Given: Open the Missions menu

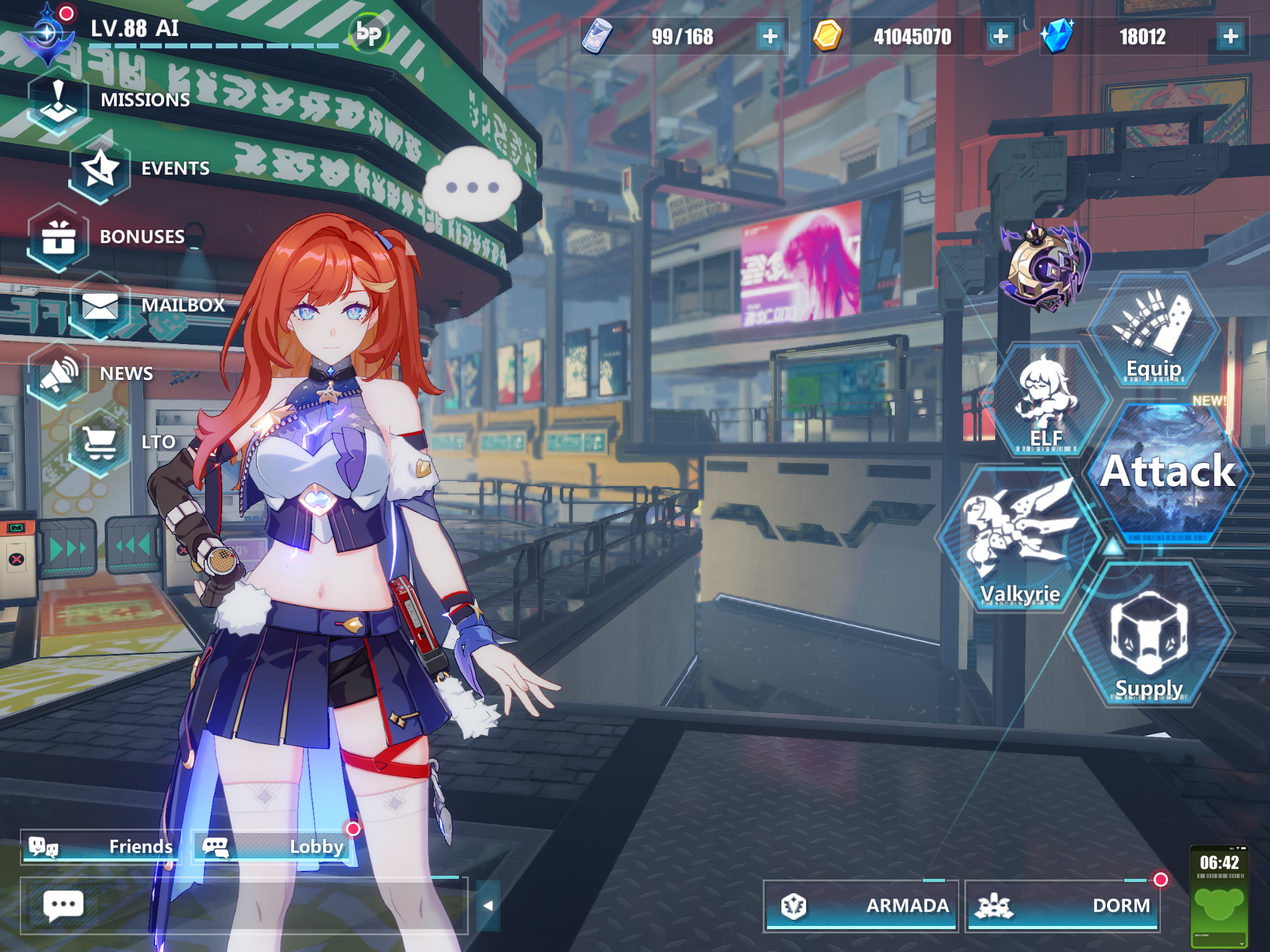Looking at the screenshot, I should 59,102.
